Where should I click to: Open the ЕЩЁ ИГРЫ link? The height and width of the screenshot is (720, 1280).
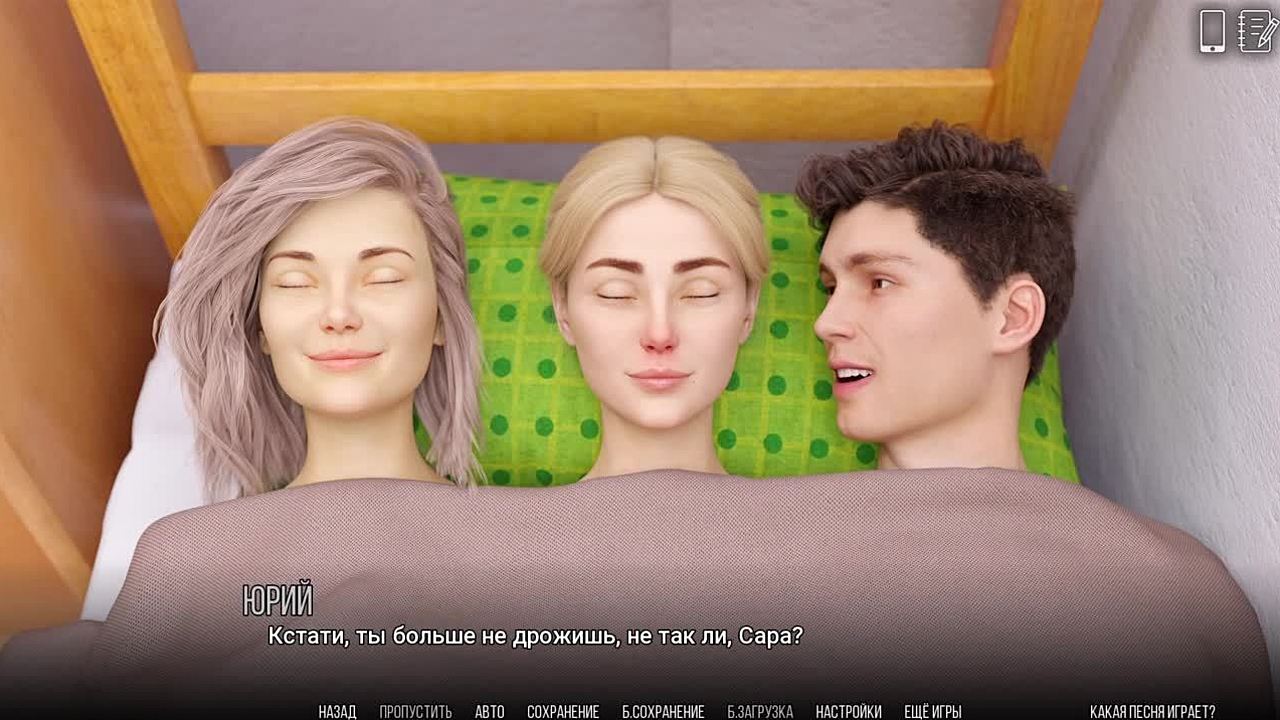[x=932, y=712]
